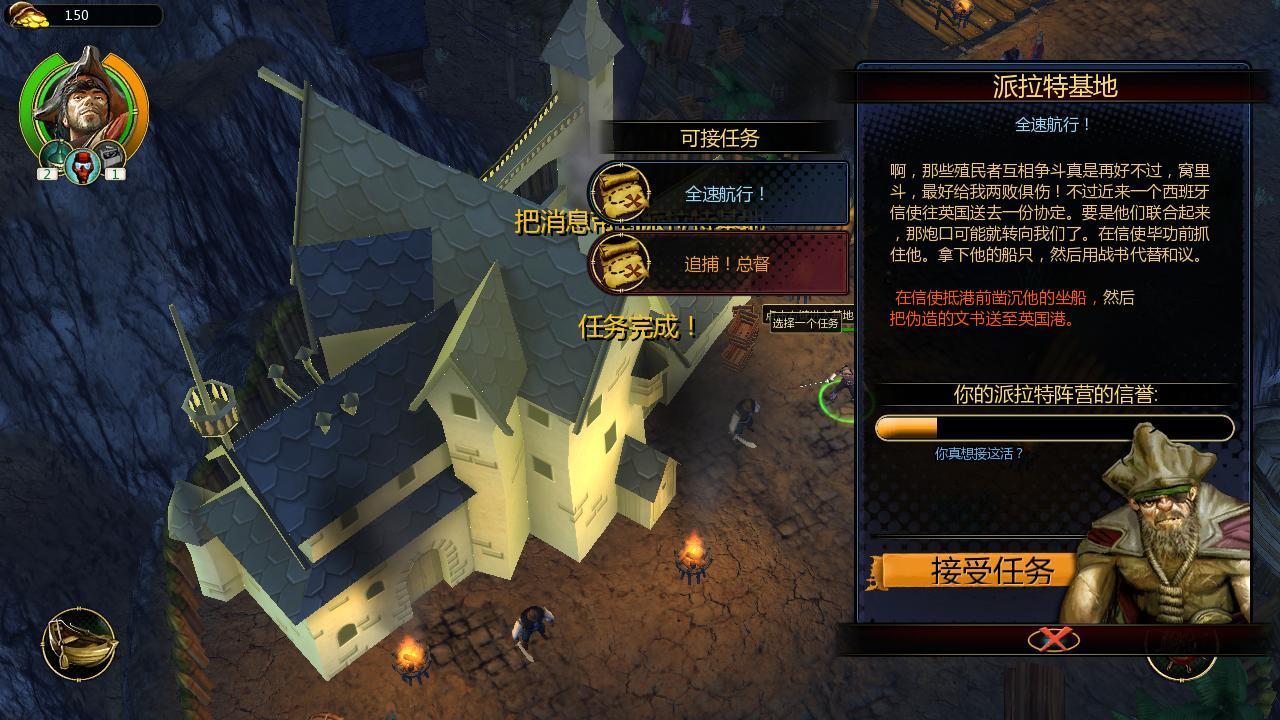The width and height of the screenshot is (1280, 720).
Task: Activate the red voodoo skull ability
Action: coord(83,164)
